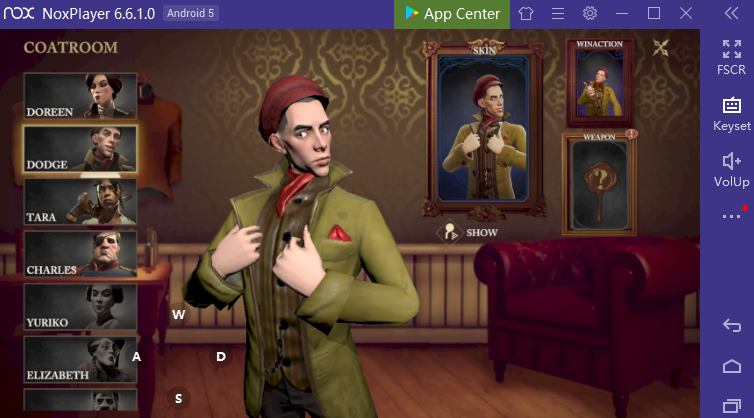Toggle fullscreen with the FSCR button

(731, 58)
